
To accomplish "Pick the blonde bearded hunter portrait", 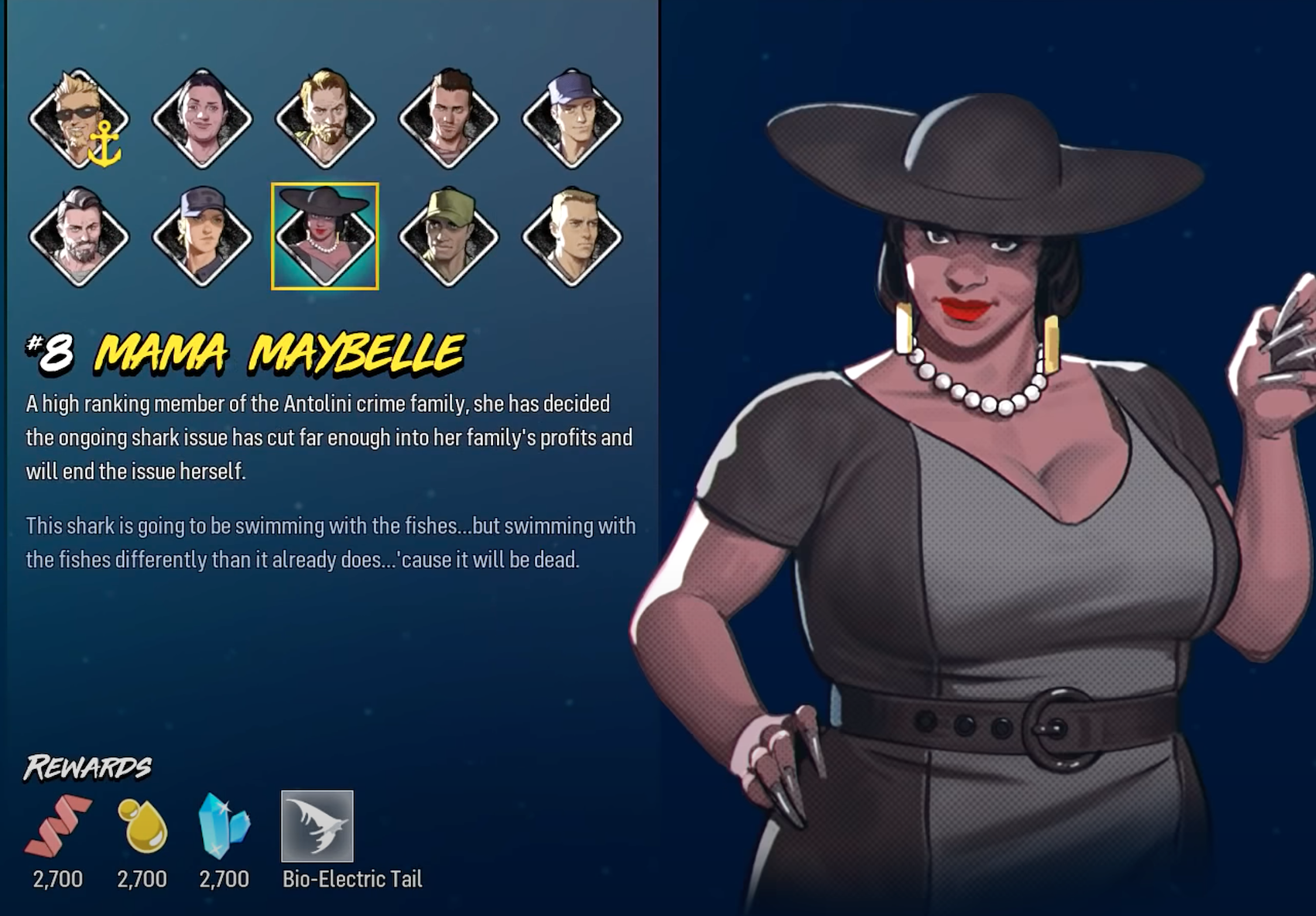I will [325, 119].
